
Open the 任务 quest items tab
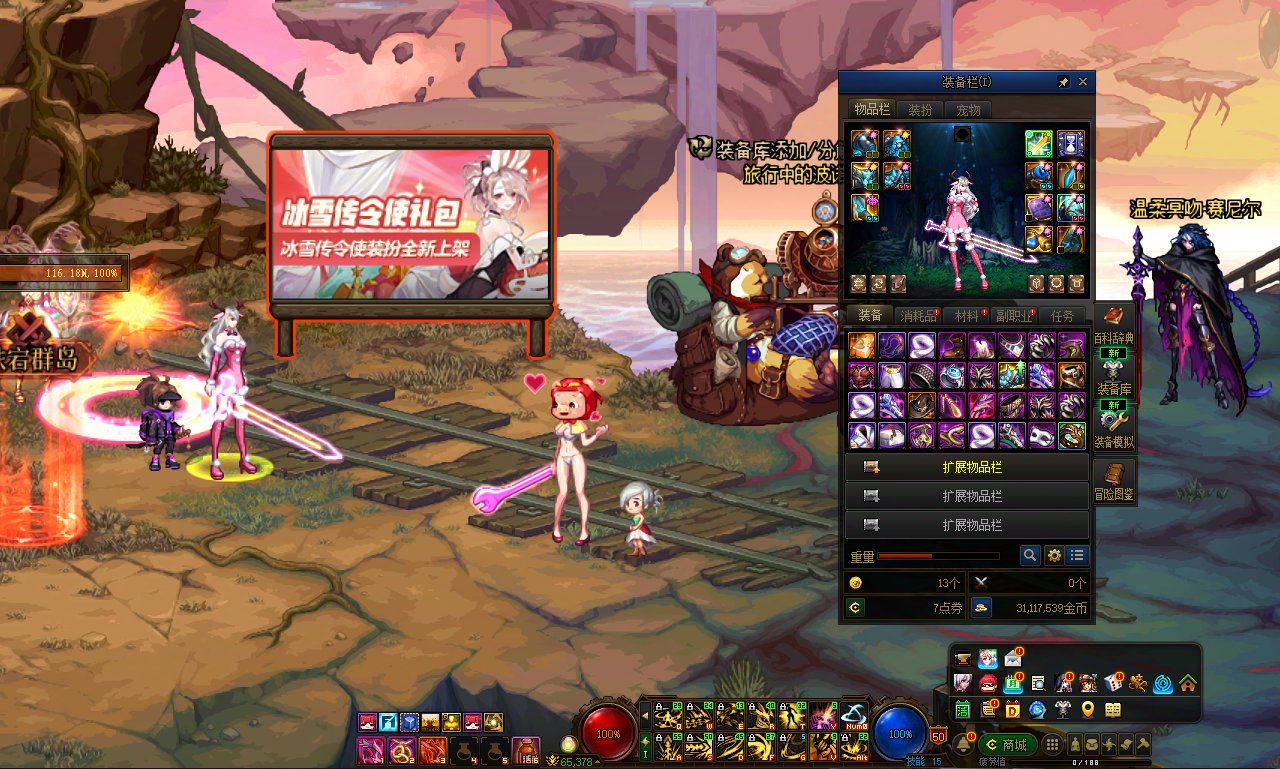coord(1062,316)
